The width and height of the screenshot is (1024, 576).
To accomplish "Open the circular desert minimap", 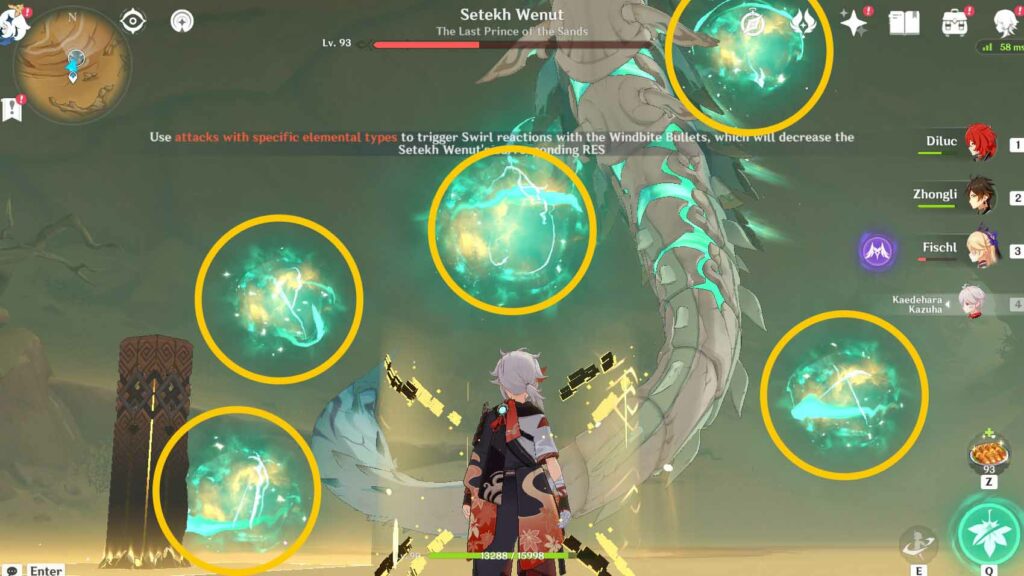I will (73, 60).
